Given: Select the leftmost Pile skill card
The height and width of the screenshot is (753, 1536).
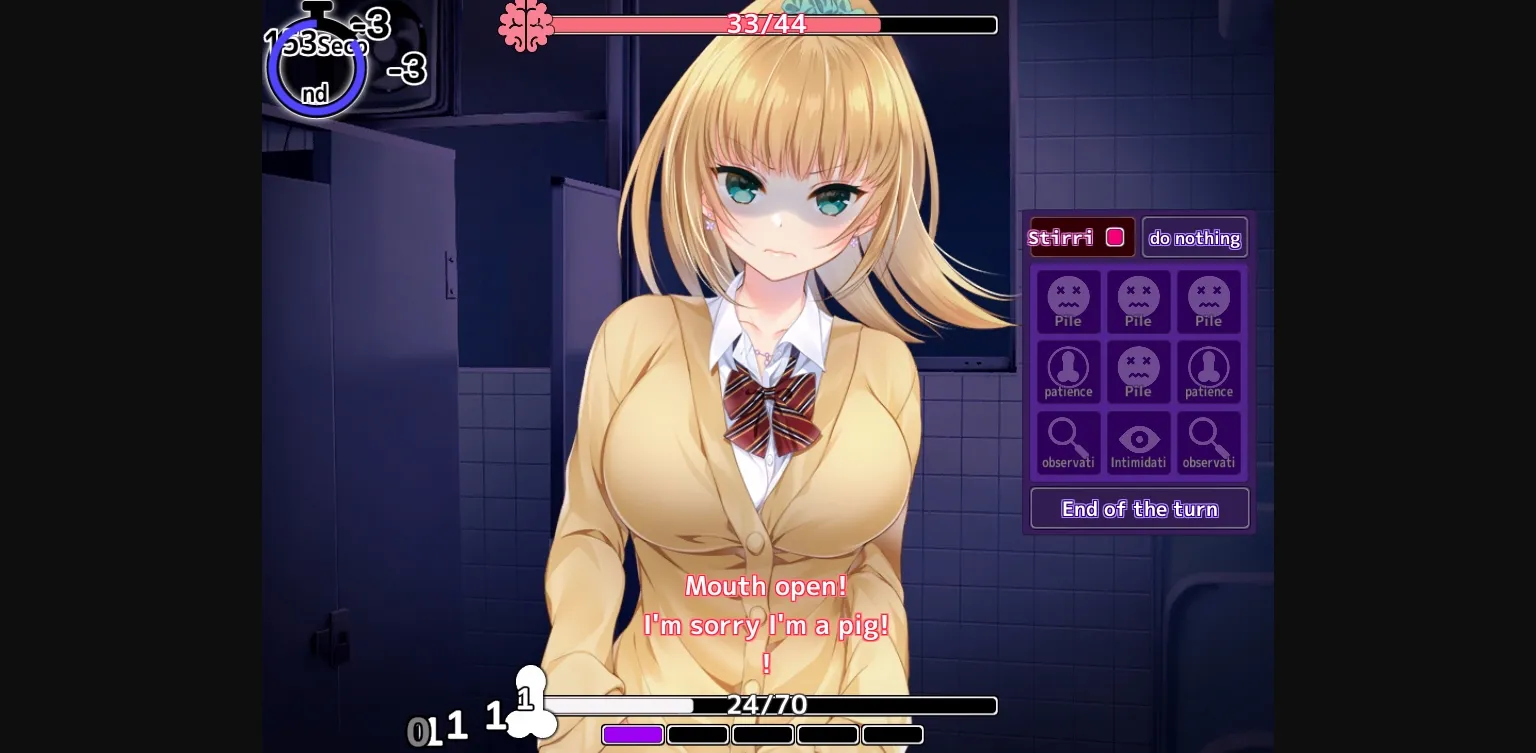Looking at the screenshot, I should [x=1068, y=301].
